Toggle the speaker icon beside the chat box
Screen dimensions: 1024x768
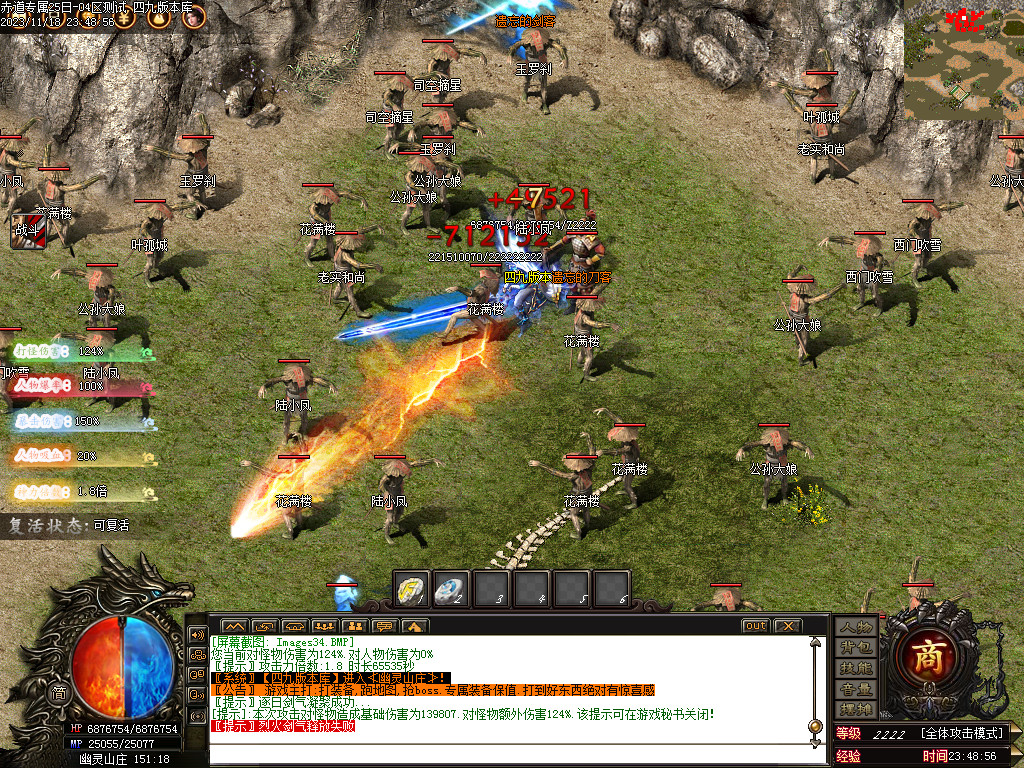(197, 634)
